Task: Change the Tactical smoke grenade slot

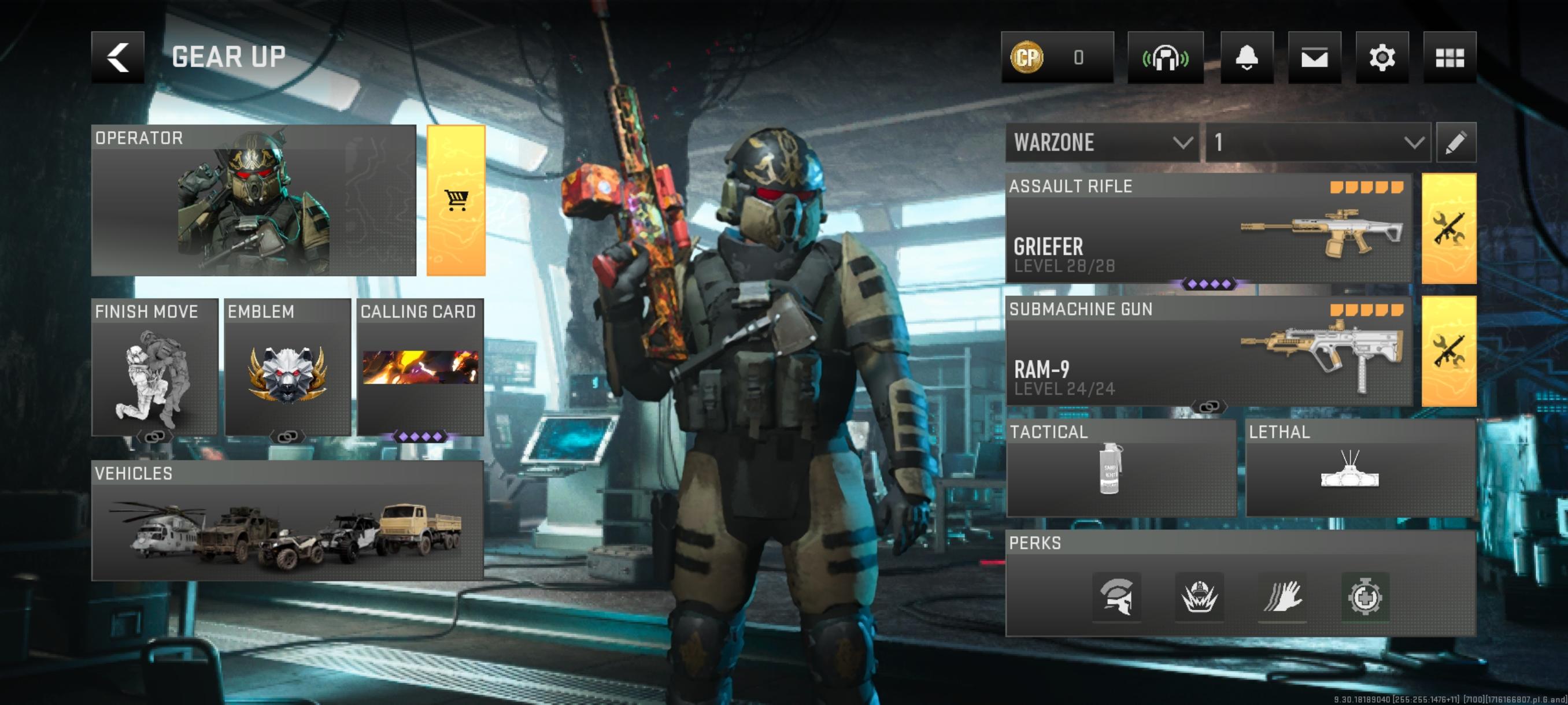Action: pos(1120,467)
